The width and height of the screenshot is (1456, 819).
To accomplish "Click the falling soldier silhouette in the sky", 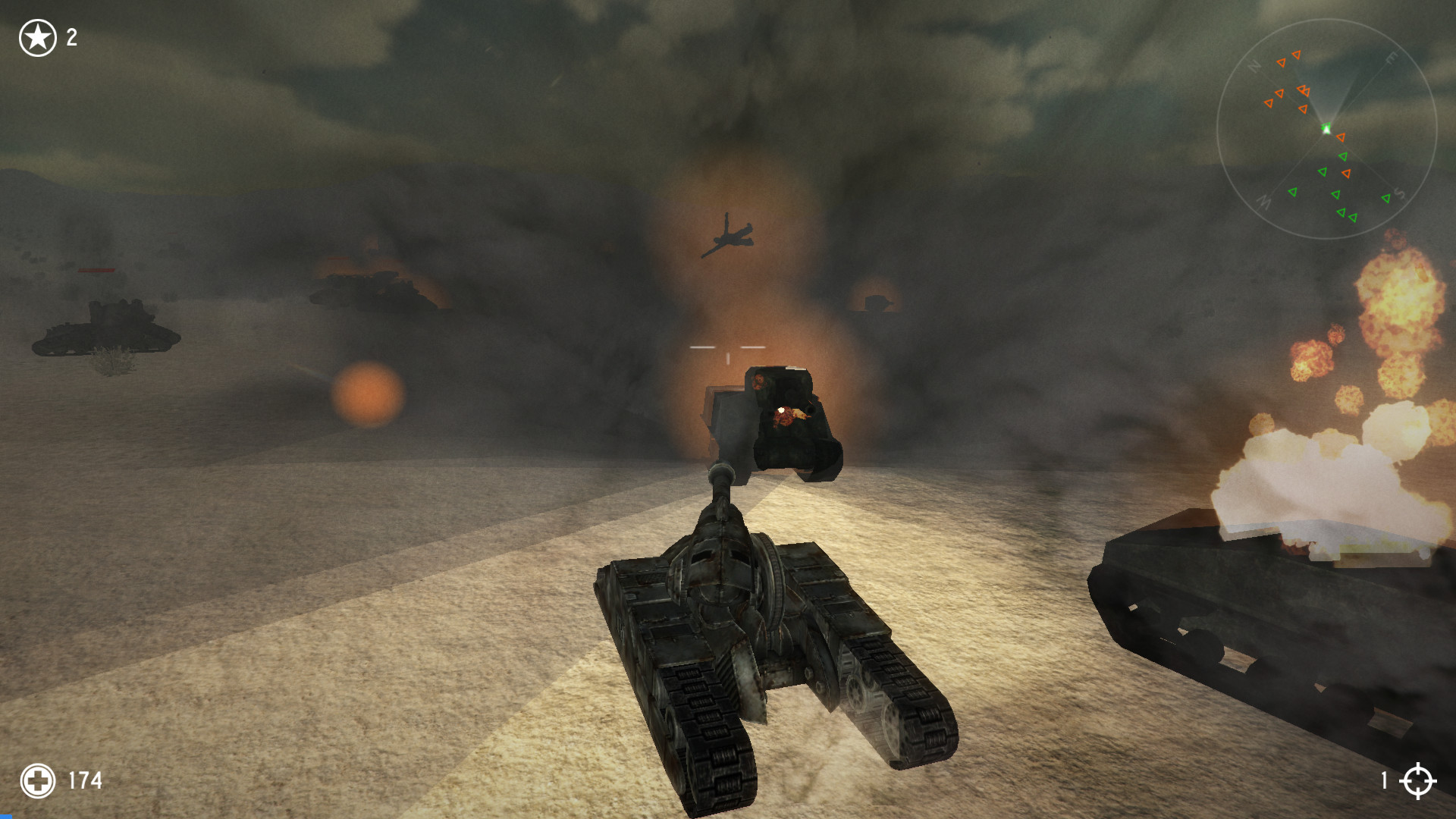I will coord(730,235).
